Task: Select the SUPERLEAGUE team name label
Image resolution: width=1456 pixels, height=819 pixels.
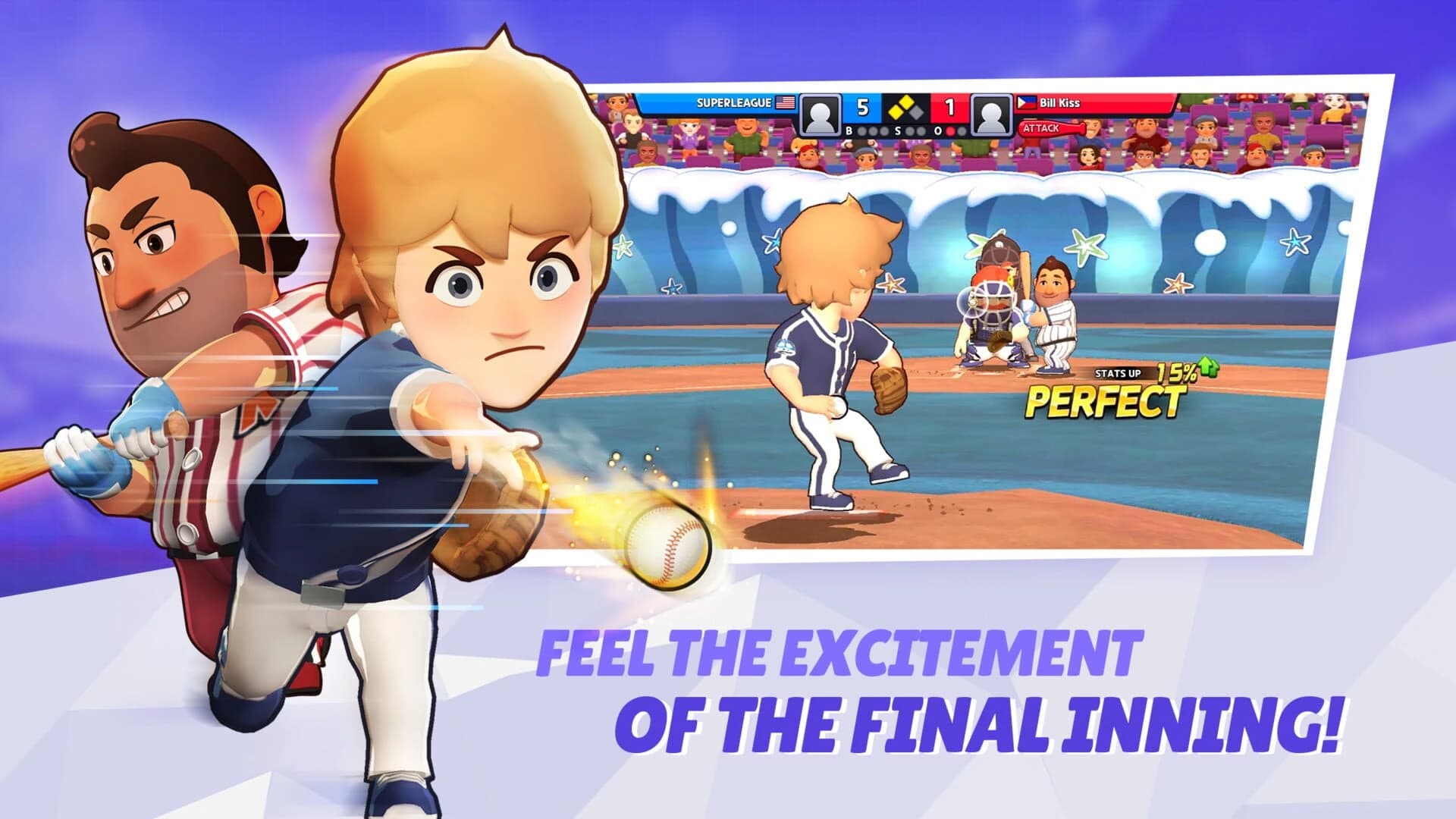Action: 734,102
